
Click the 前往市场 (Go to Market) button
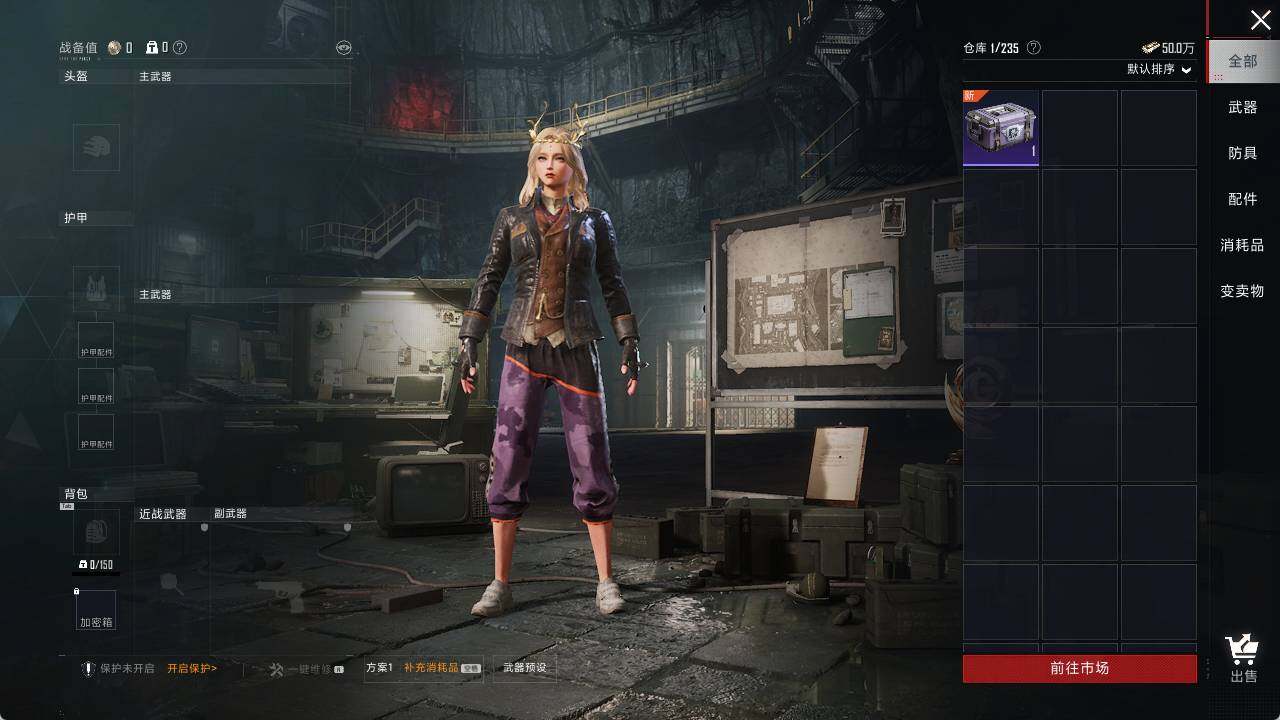click(x=1079, y=668)
